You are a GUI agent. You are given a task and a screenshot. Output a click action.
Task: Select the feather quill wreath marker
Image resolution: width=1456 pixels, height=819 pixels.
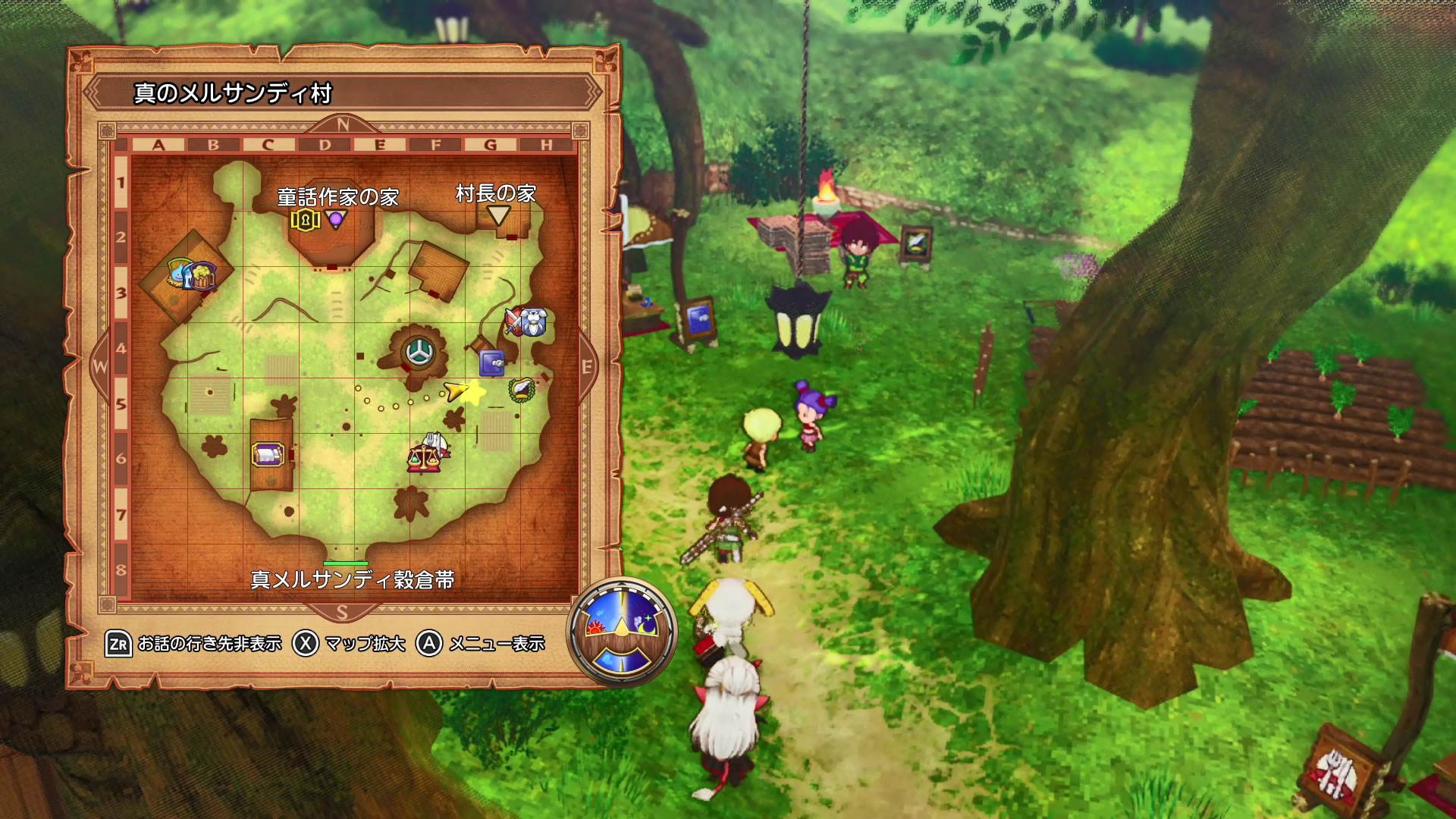click(522, 390)
